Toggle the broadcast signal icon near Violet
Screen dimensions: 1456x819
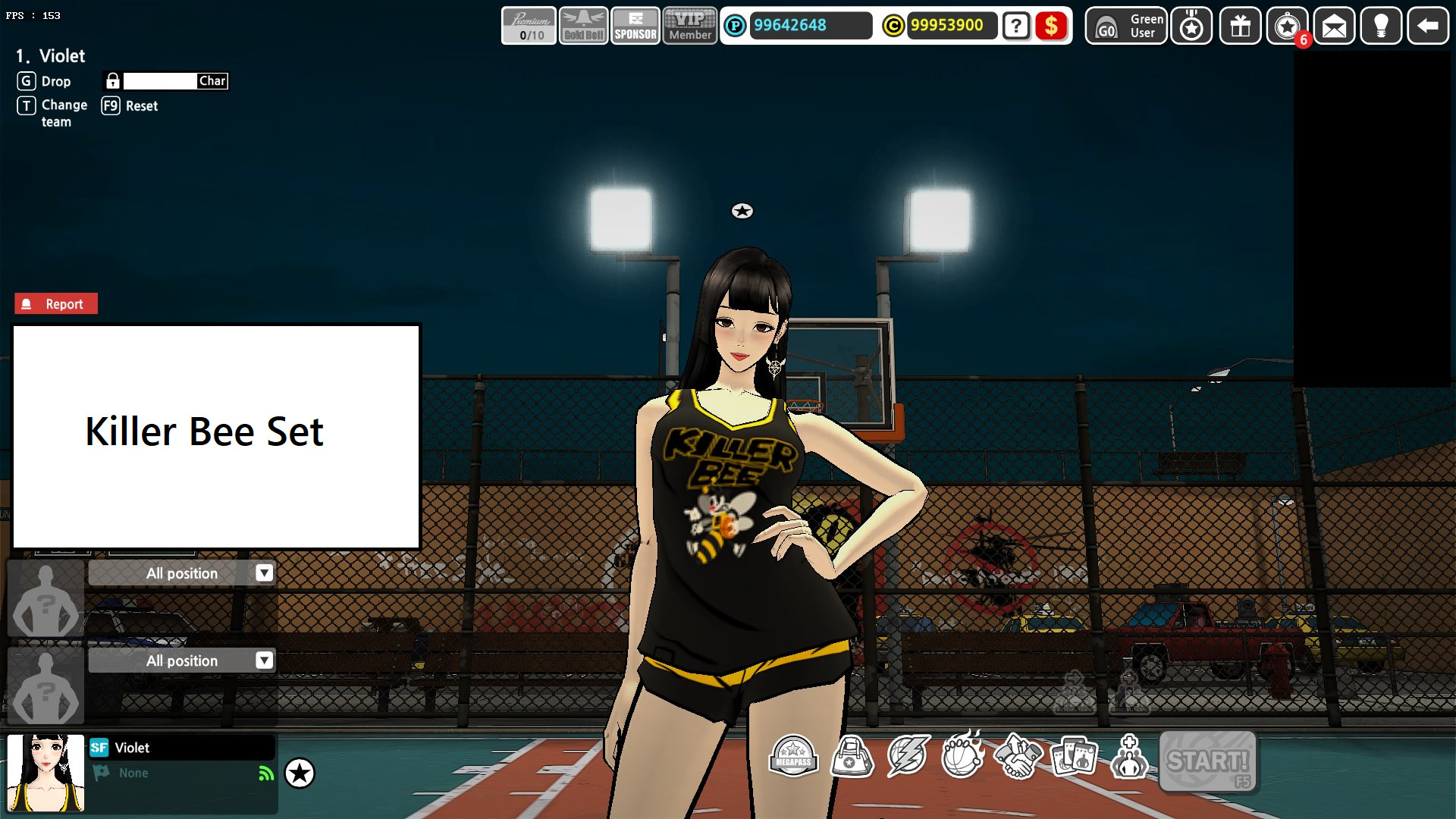point(264,773)
